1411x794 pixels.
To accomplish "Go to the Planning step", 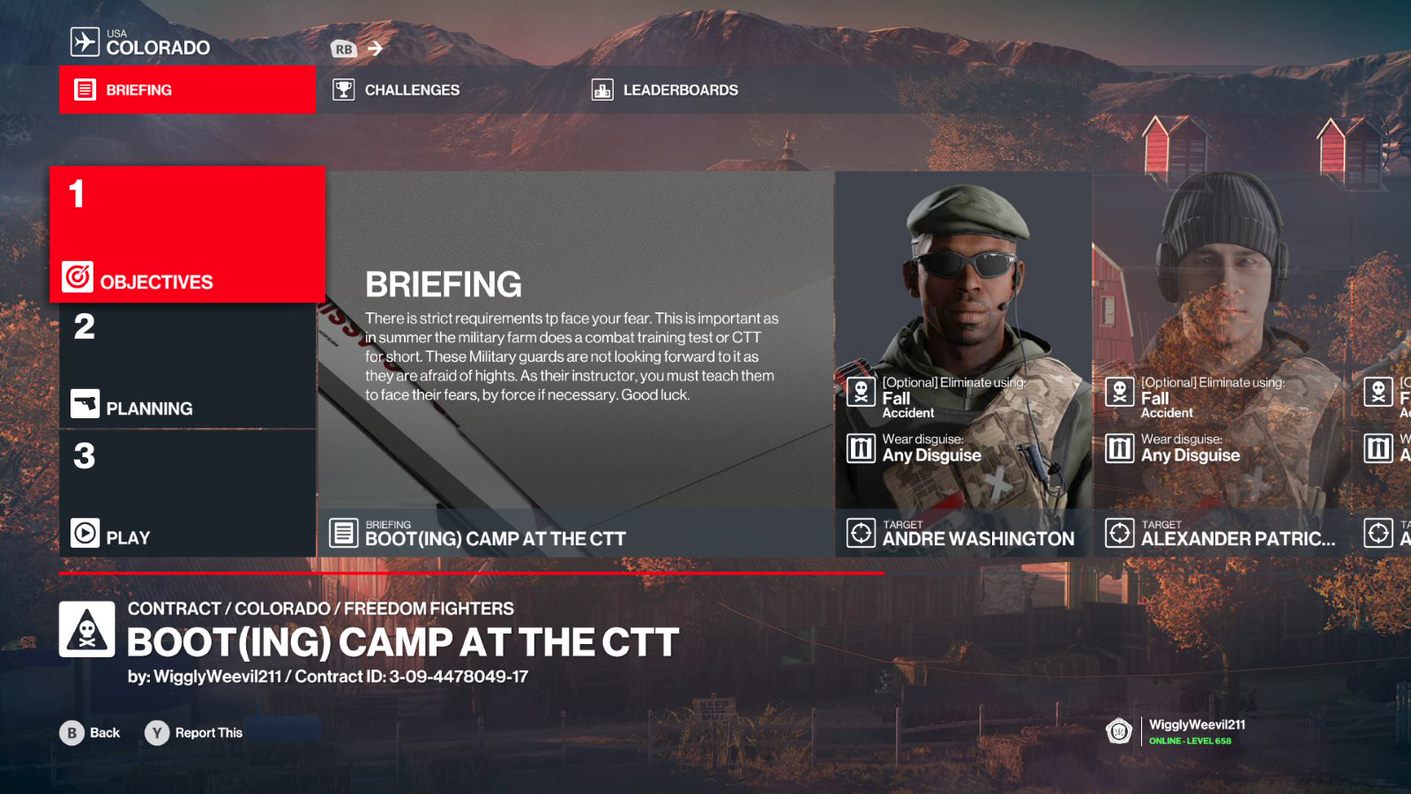I will (187, 366).
